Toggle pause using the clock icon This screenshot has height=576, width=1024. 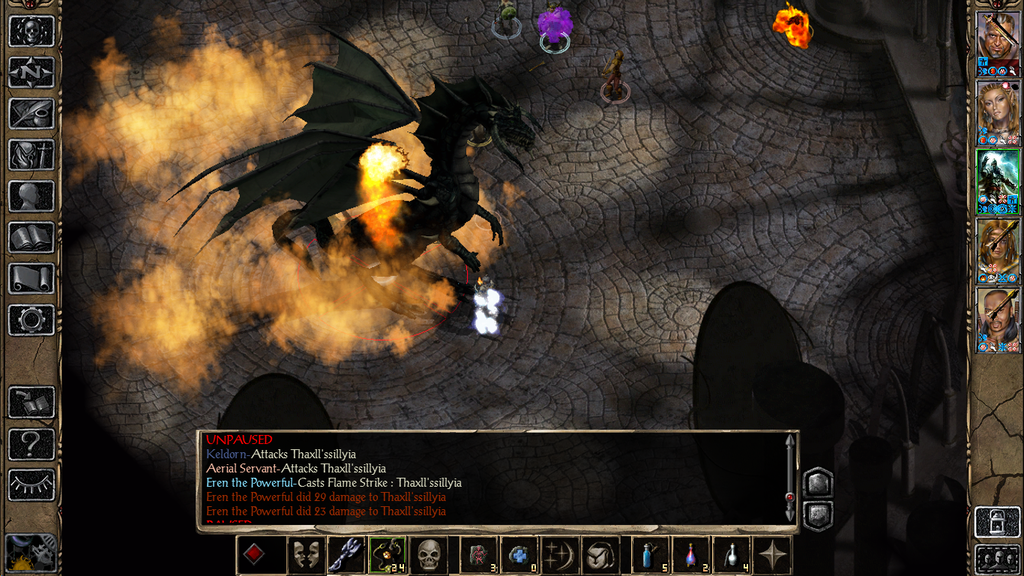pyautogui.click(x=31, y=552)
